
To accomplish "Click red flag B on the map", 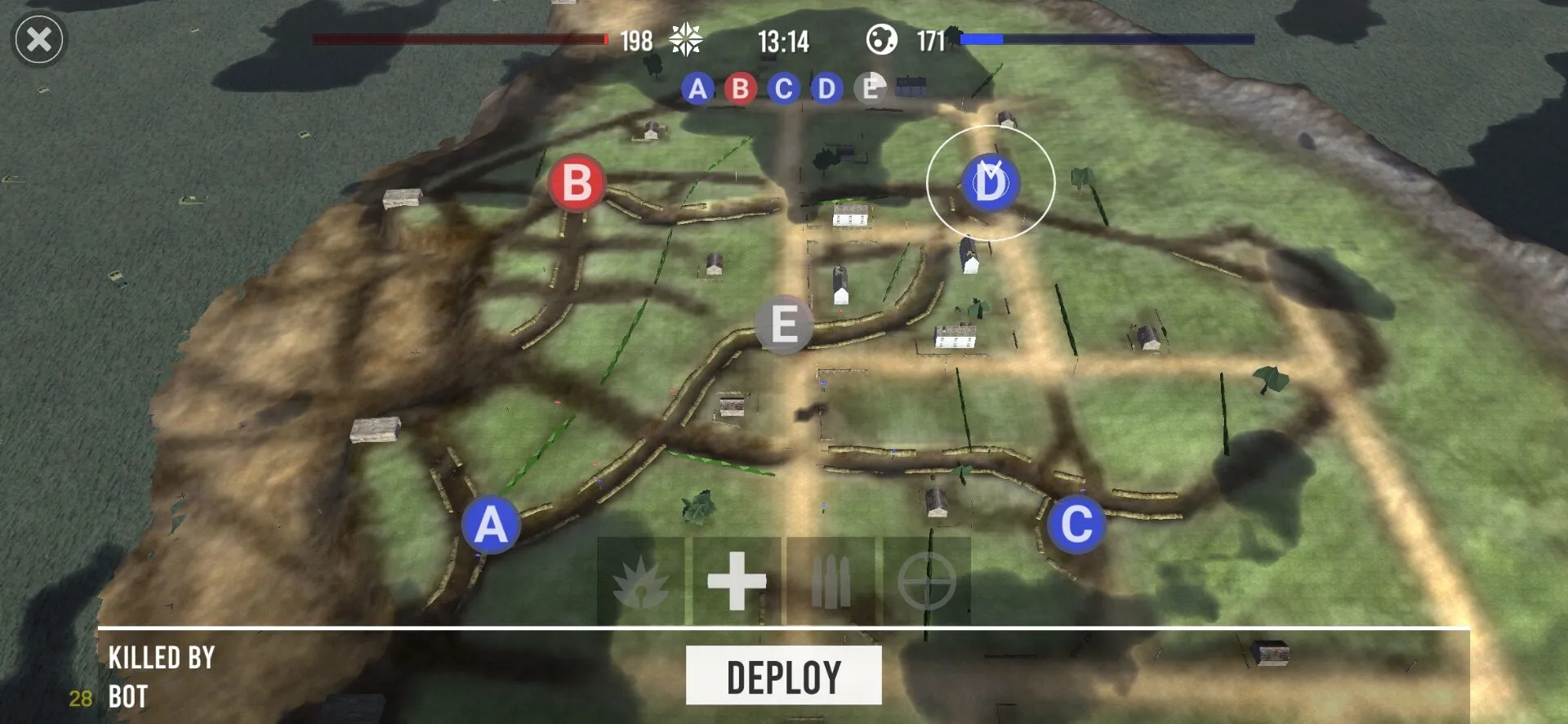I will pos(577,183).
